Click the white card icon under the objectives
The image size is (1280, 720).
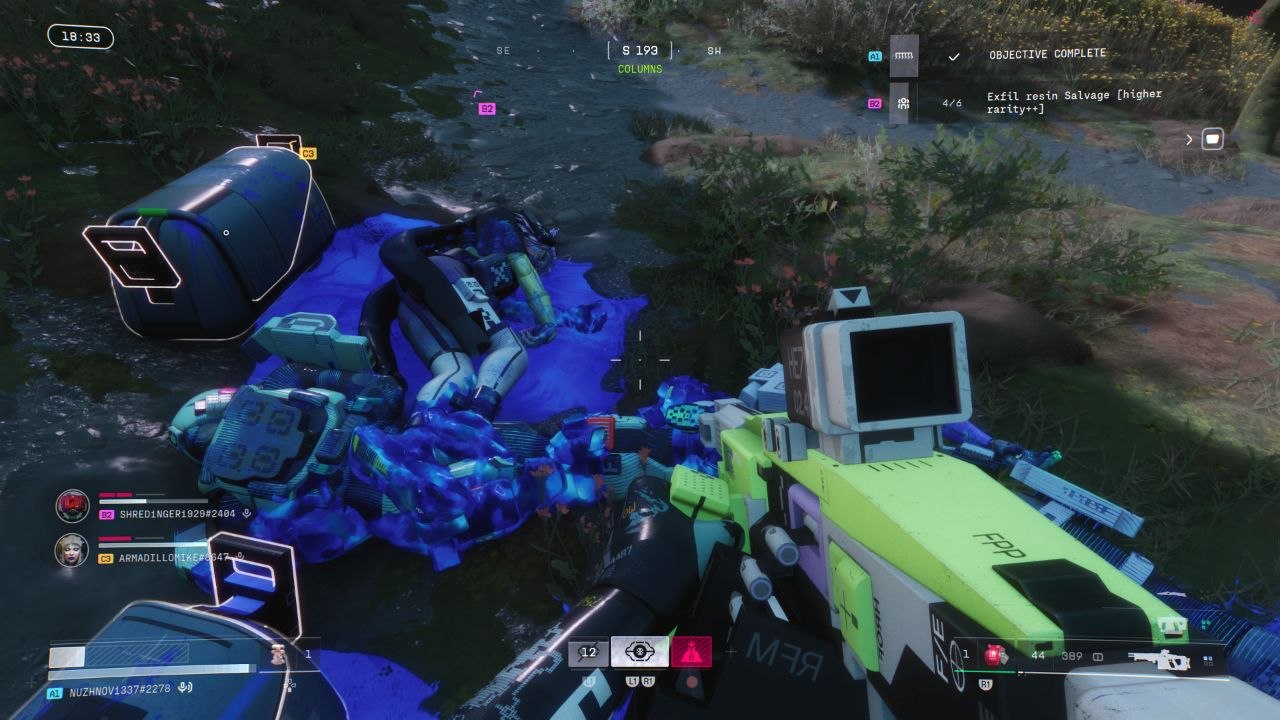tap(1212, 139)
